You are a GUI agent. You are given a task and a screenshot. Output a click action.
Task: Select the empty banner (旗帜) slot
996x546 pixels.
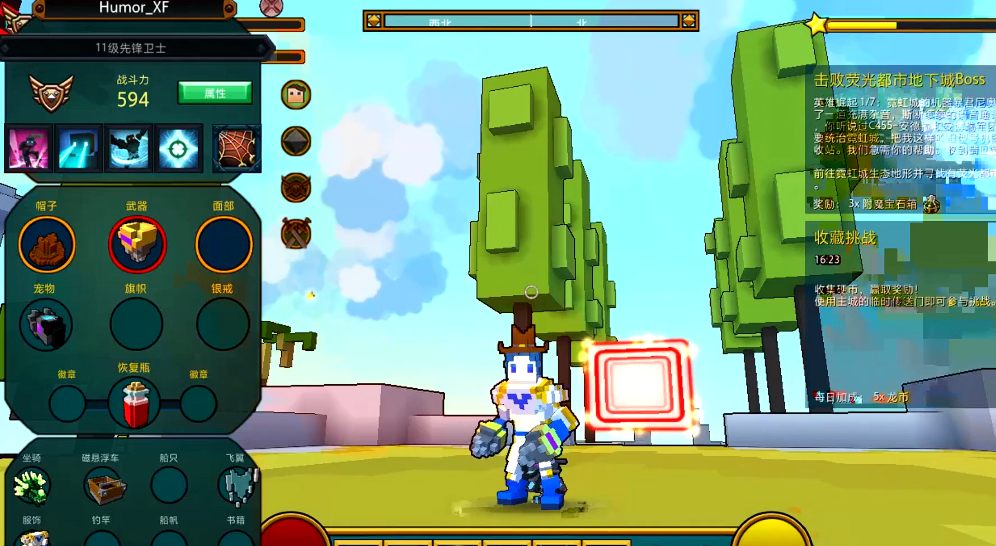point(137,324)
